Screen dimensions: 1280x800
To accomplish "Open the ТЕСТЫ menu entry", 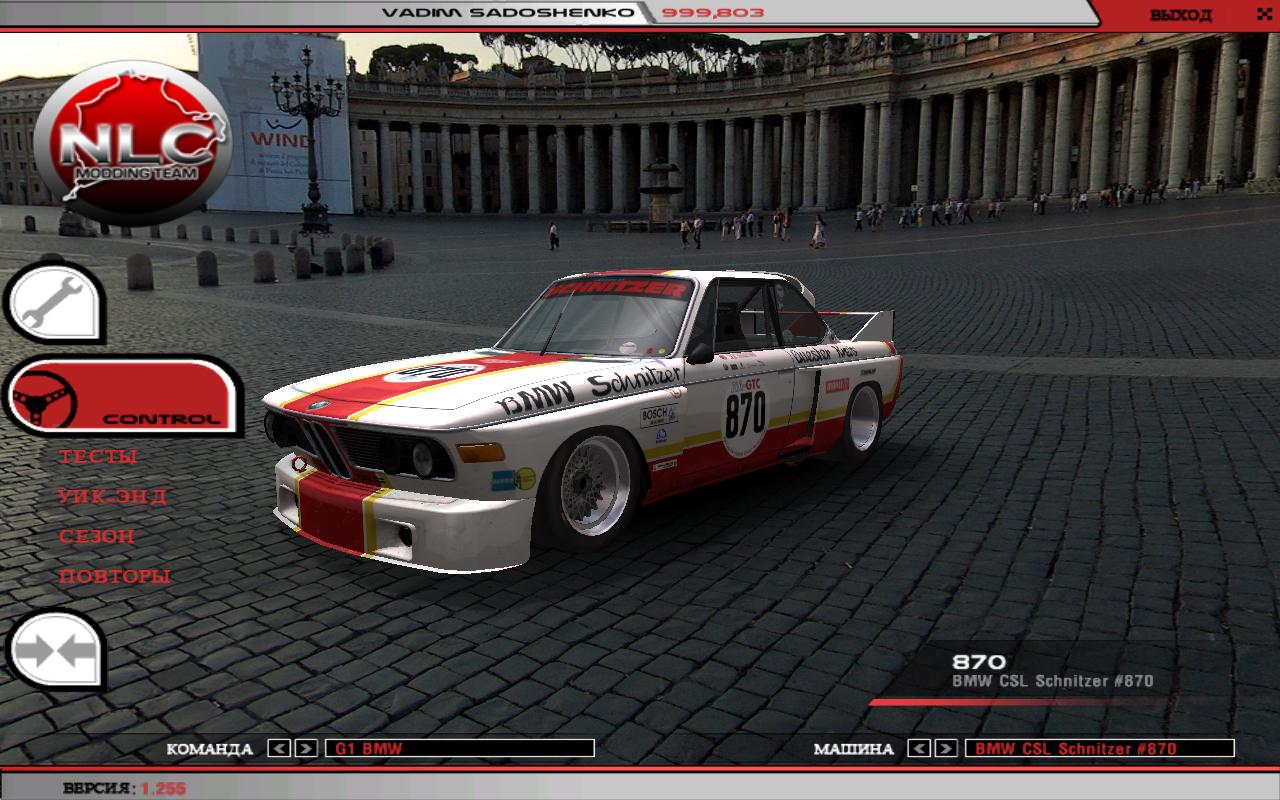I will coord(98,457).
